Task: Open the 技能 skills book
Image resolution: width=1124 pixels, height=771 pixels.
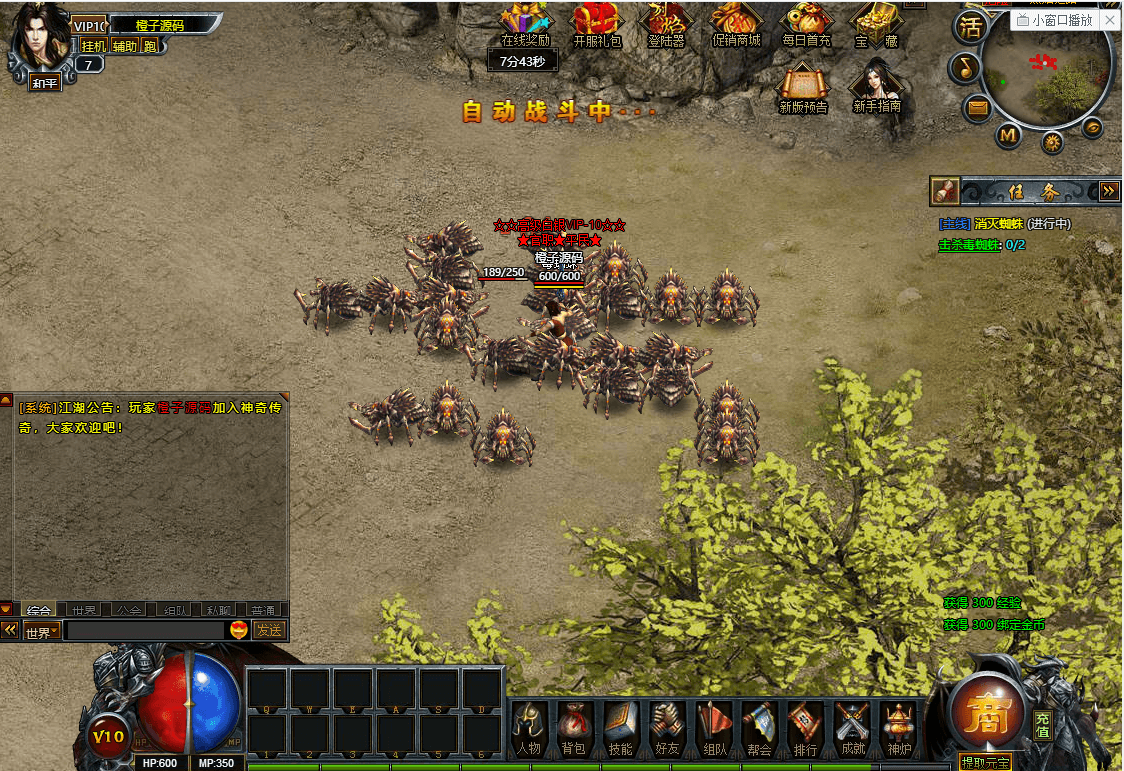Action: [x=620, y=727]
